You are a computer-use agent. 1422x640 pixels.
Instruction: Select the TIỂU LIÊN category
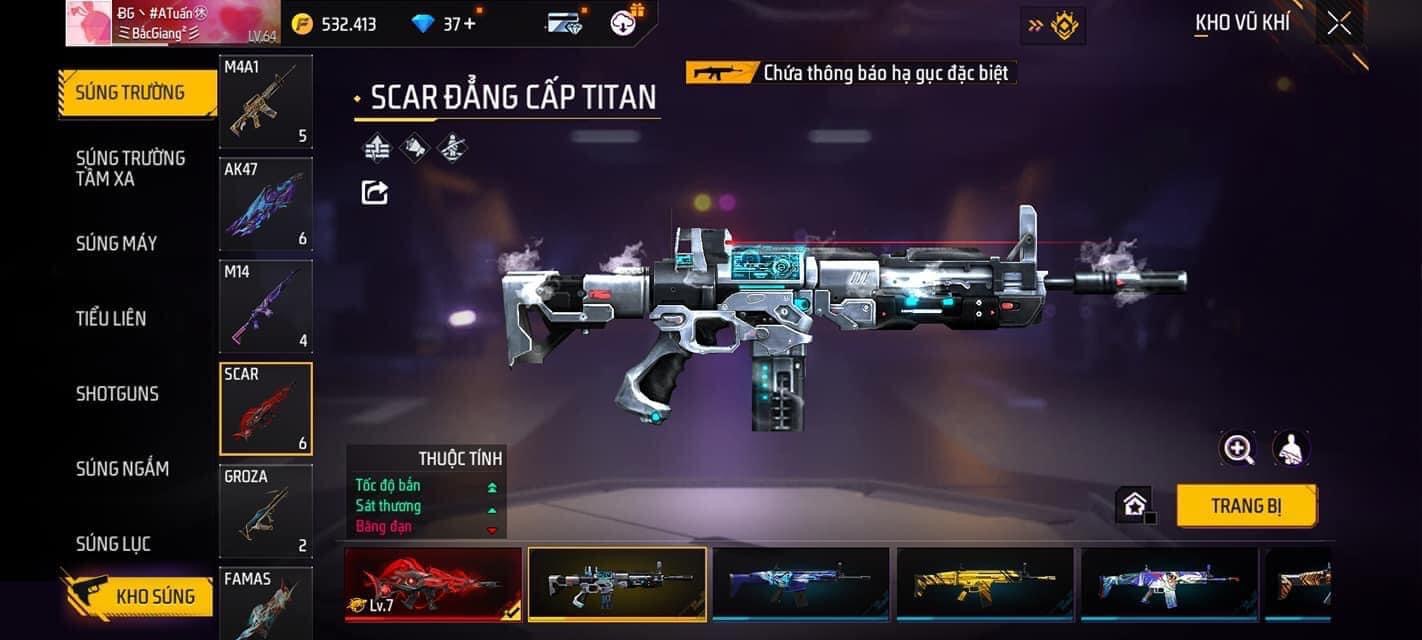point(111,318)
